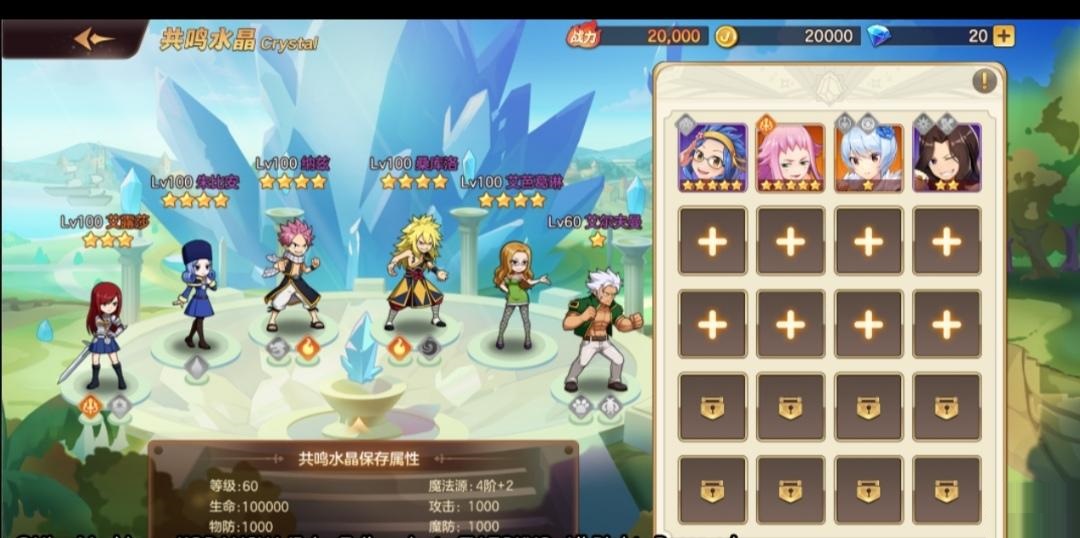
Task: Pick the silver-haired hero with blue flower
Action: [868, 157]
